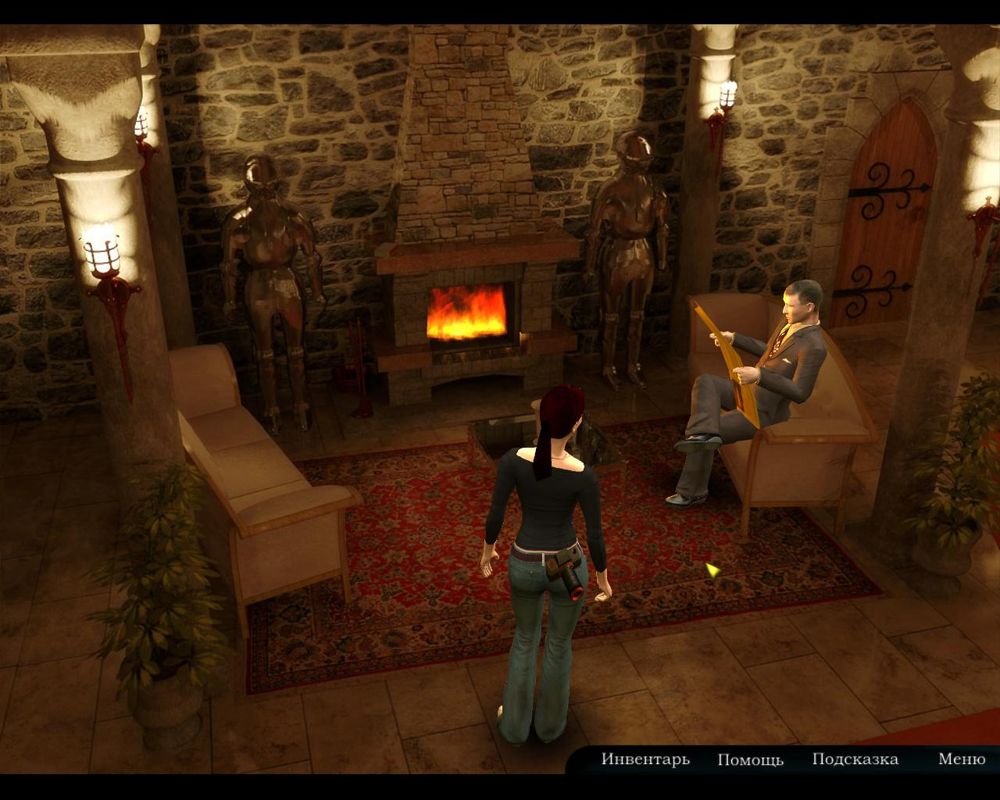Click the Помощь help button
Viewport: 1000px width, 800px height.
pos(750,760)
